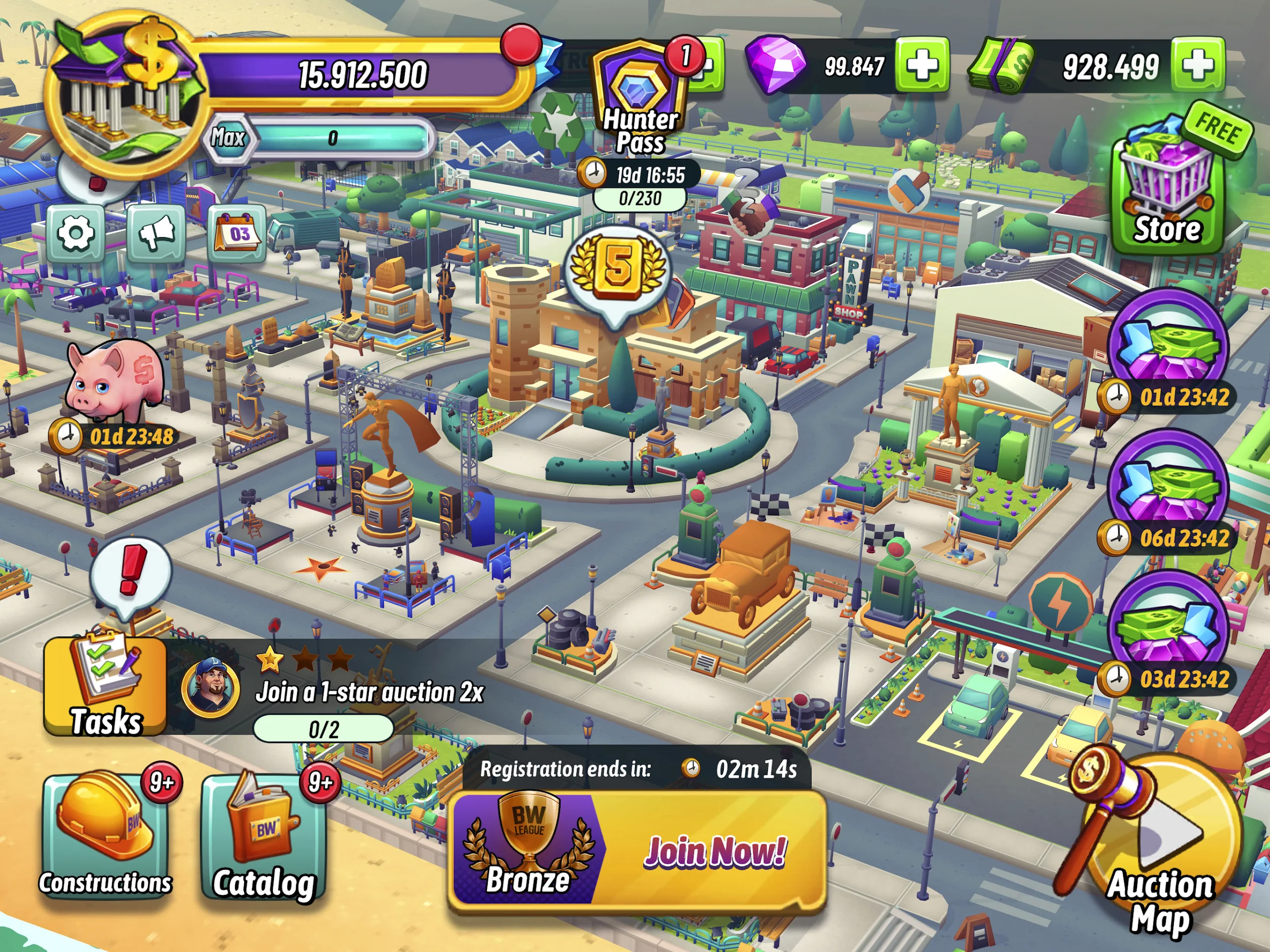This screenshot has width=1270, height=952.
Task: Add more purple gems with plus button
Action: 922,65
